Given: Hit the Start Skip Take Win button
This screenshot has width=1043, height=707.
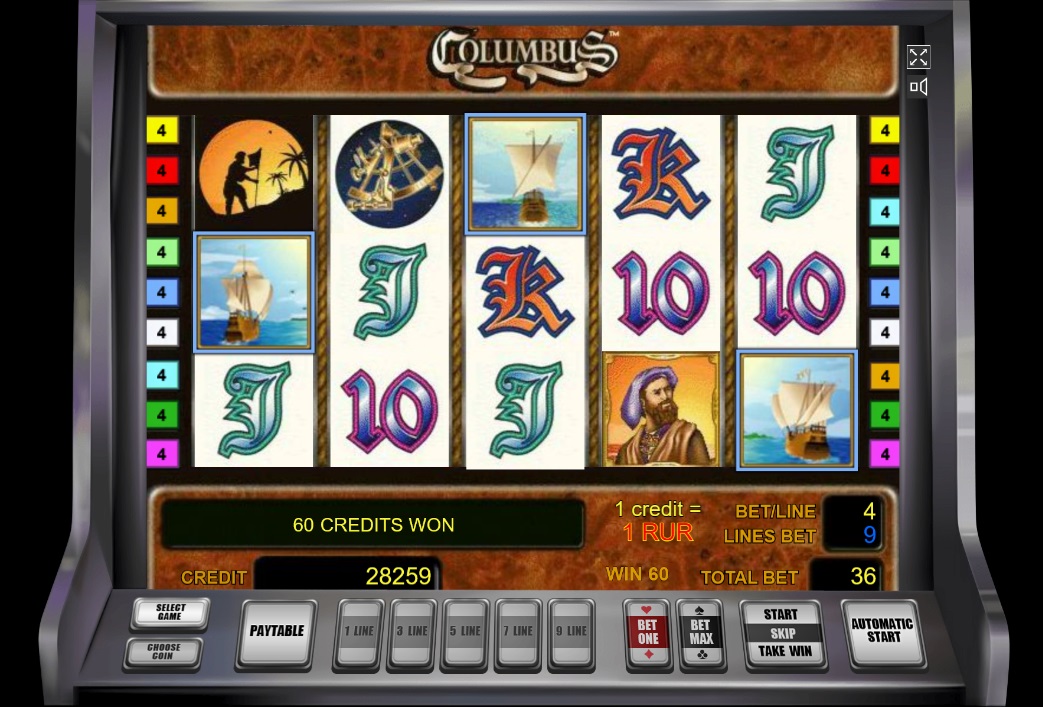Looking at the screenshot, I should point(784,633).
